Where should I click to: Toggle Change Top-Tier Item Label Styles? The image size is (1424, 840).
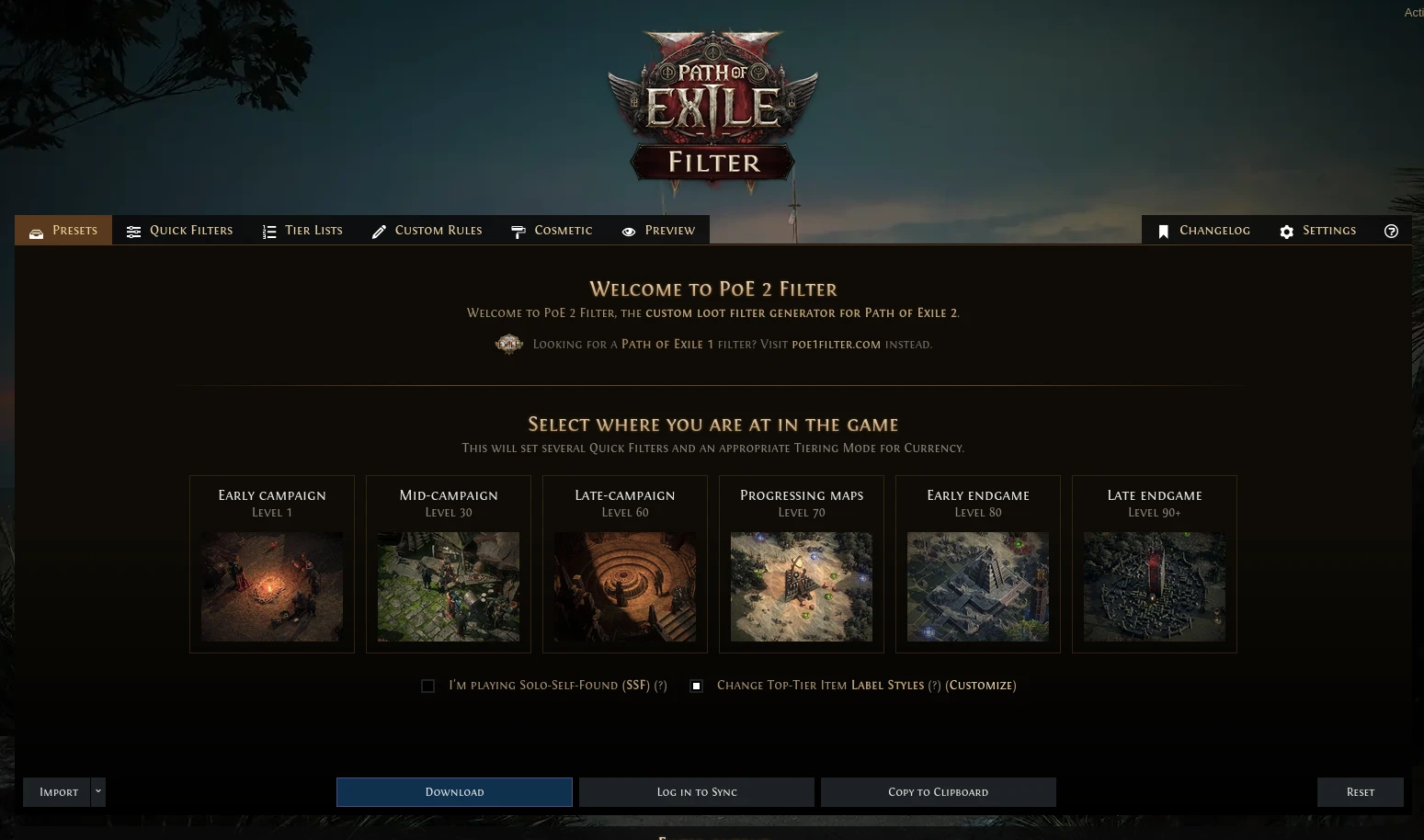coord(696,686)
